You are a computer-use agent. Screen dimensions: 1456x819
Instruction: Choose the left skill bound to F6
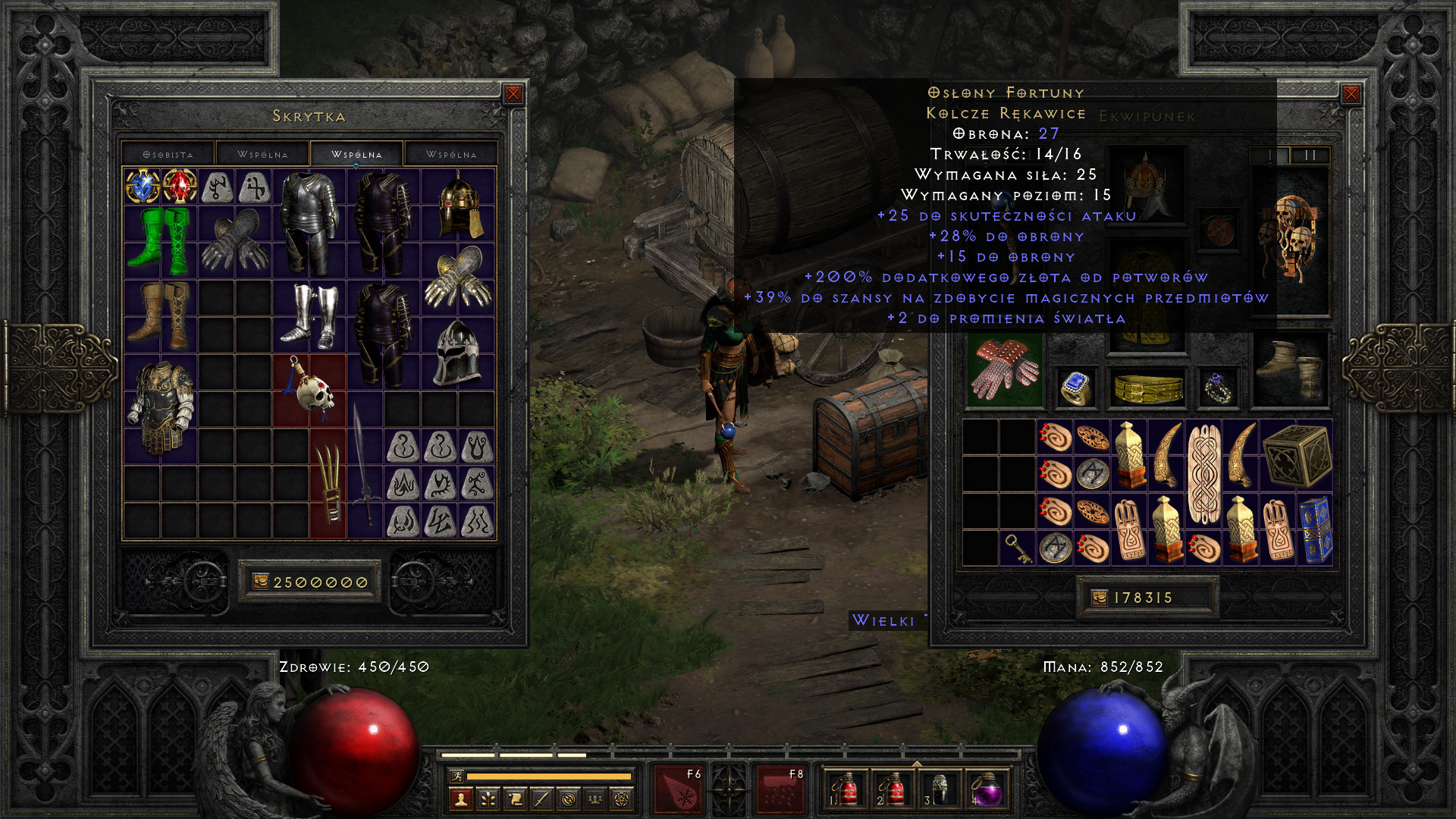point(678,790)
